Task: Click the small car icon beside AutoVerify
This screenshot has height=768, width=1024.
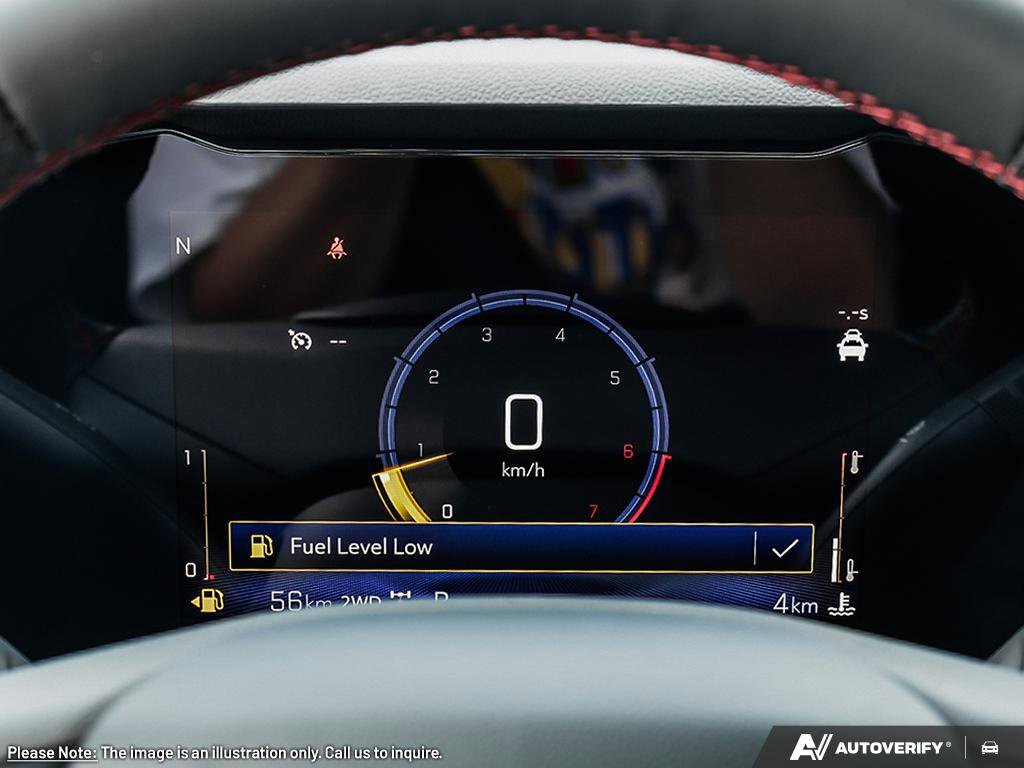Action: pos(990,747)
